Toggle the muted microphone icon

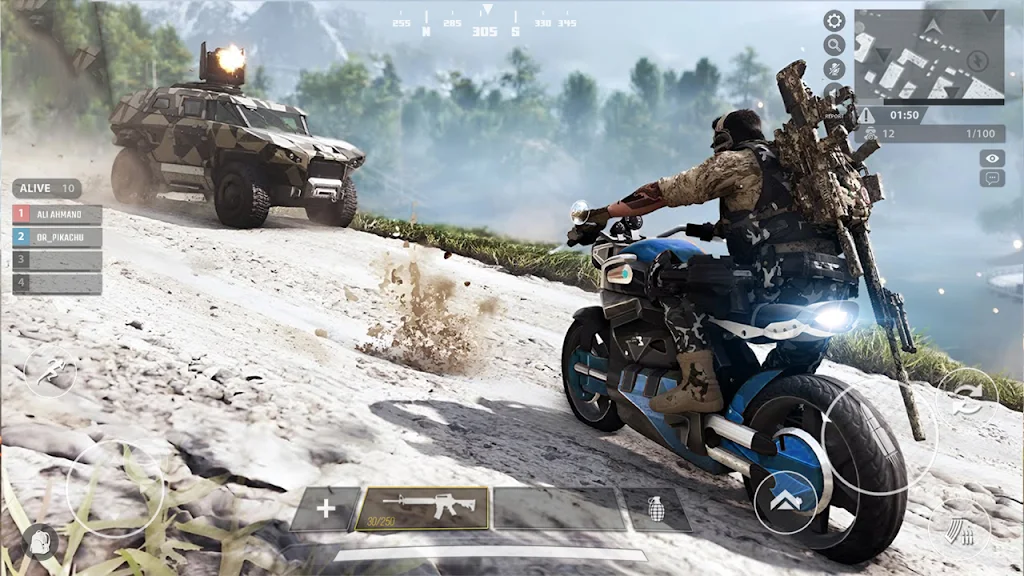(x=834, y=69)
